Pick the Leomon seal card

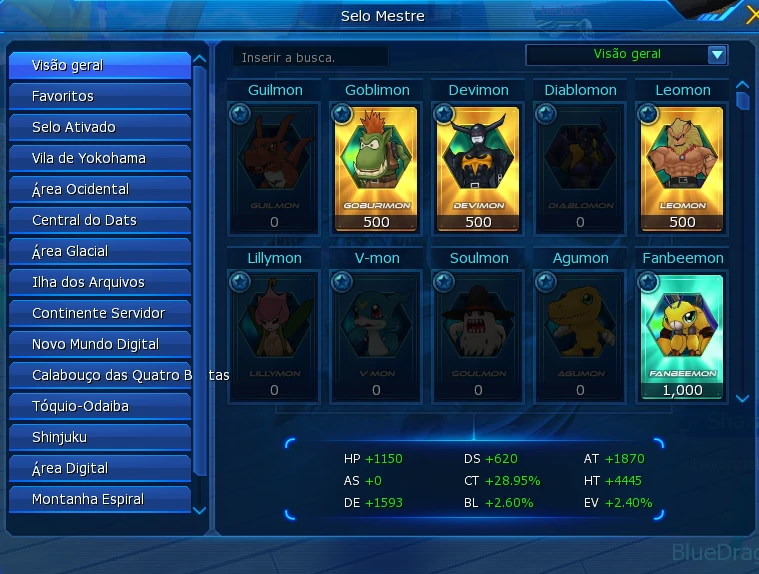[x=682, y=167]
